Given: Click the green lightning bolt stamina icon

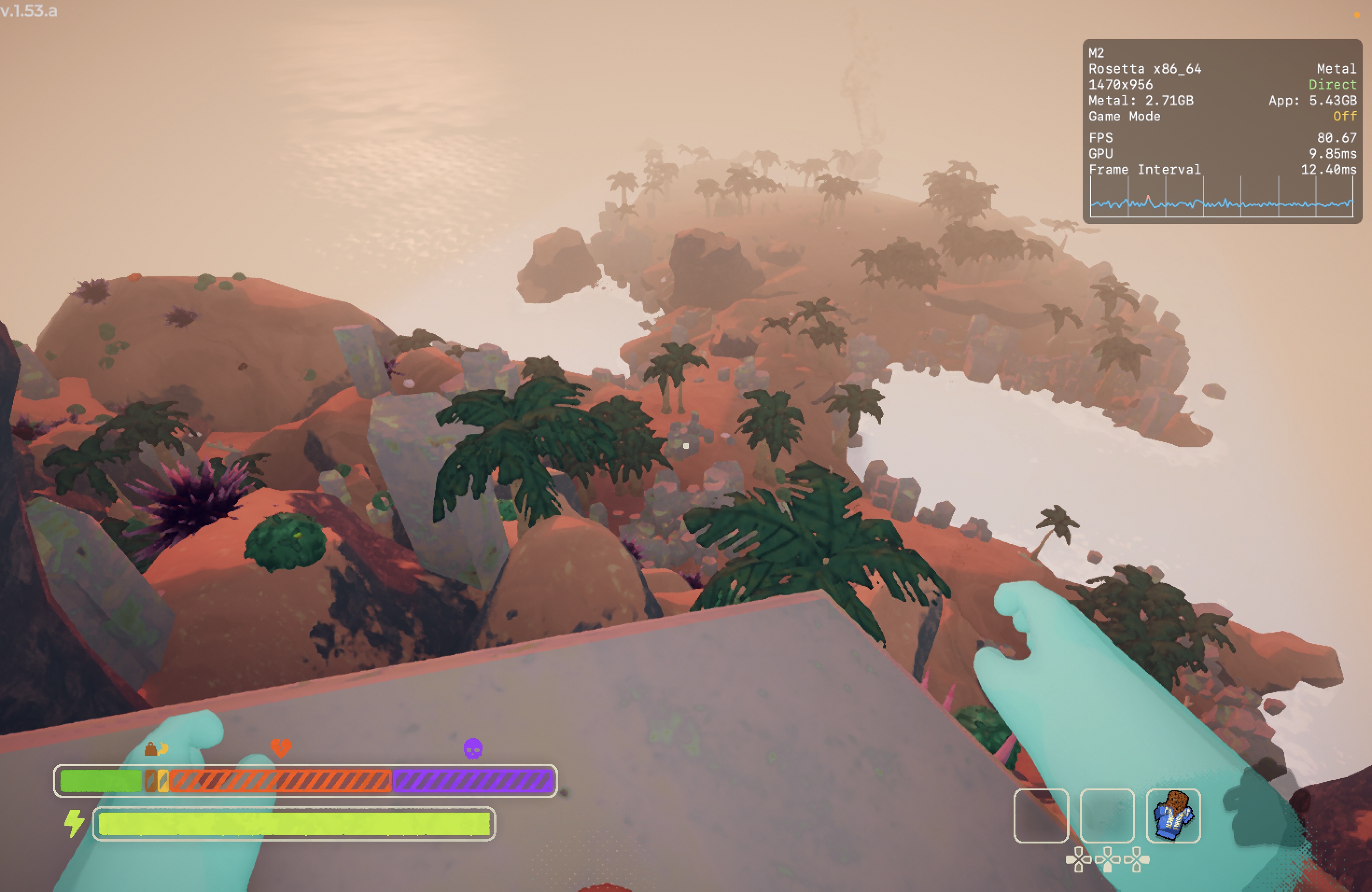Looking at the screenshot, I should [x=74, y=823].
